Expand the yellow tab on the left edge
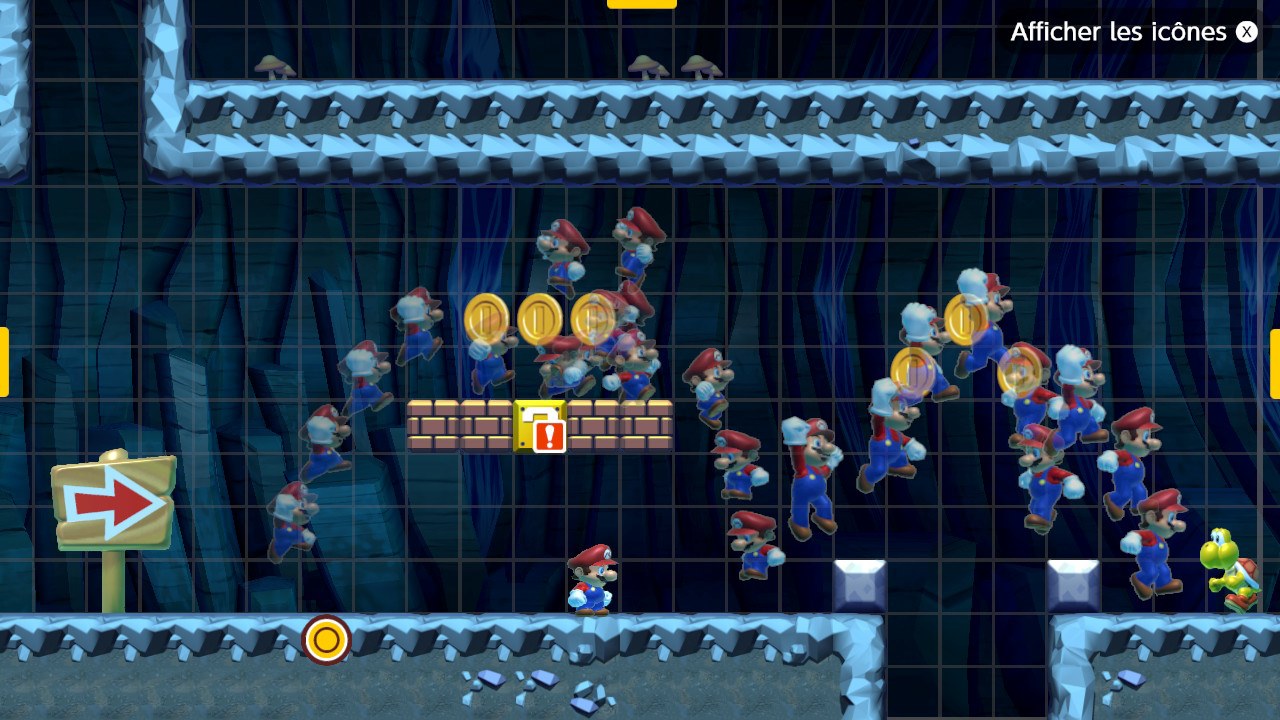1280x720 pixels. (4, 362)
